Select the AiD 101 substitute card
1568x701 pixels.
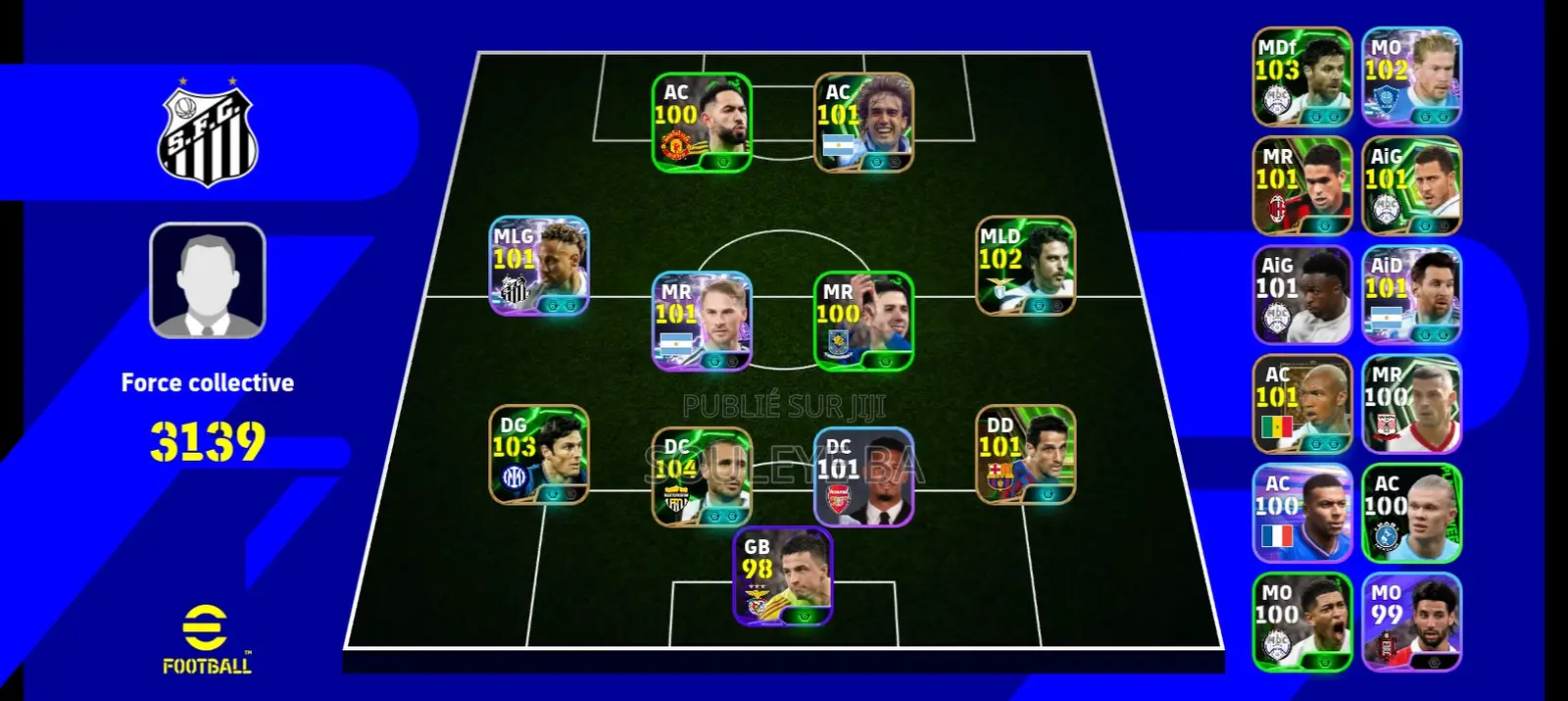coord(1411,295)
